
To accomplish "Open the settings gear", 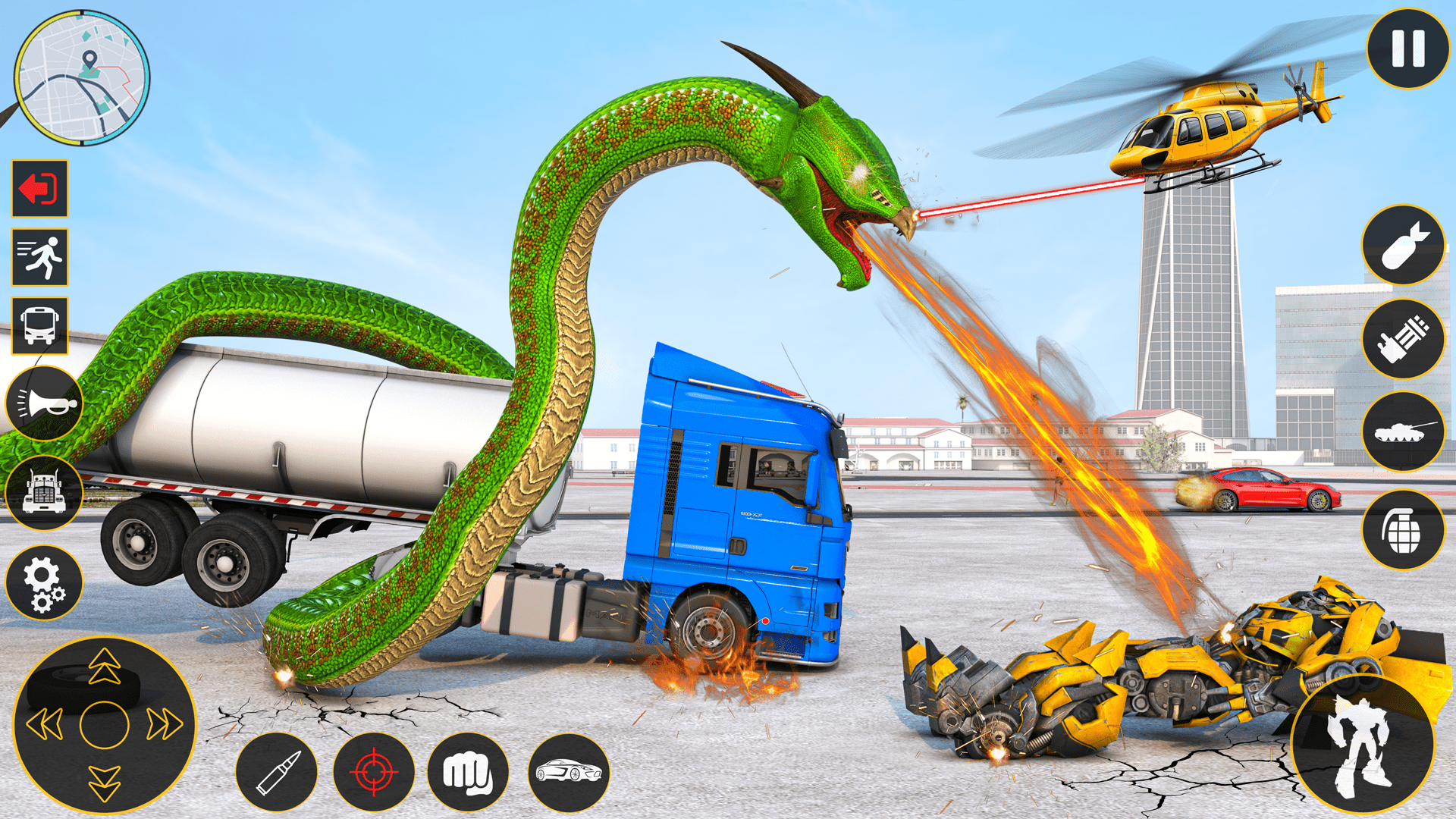I will (43, 582).
